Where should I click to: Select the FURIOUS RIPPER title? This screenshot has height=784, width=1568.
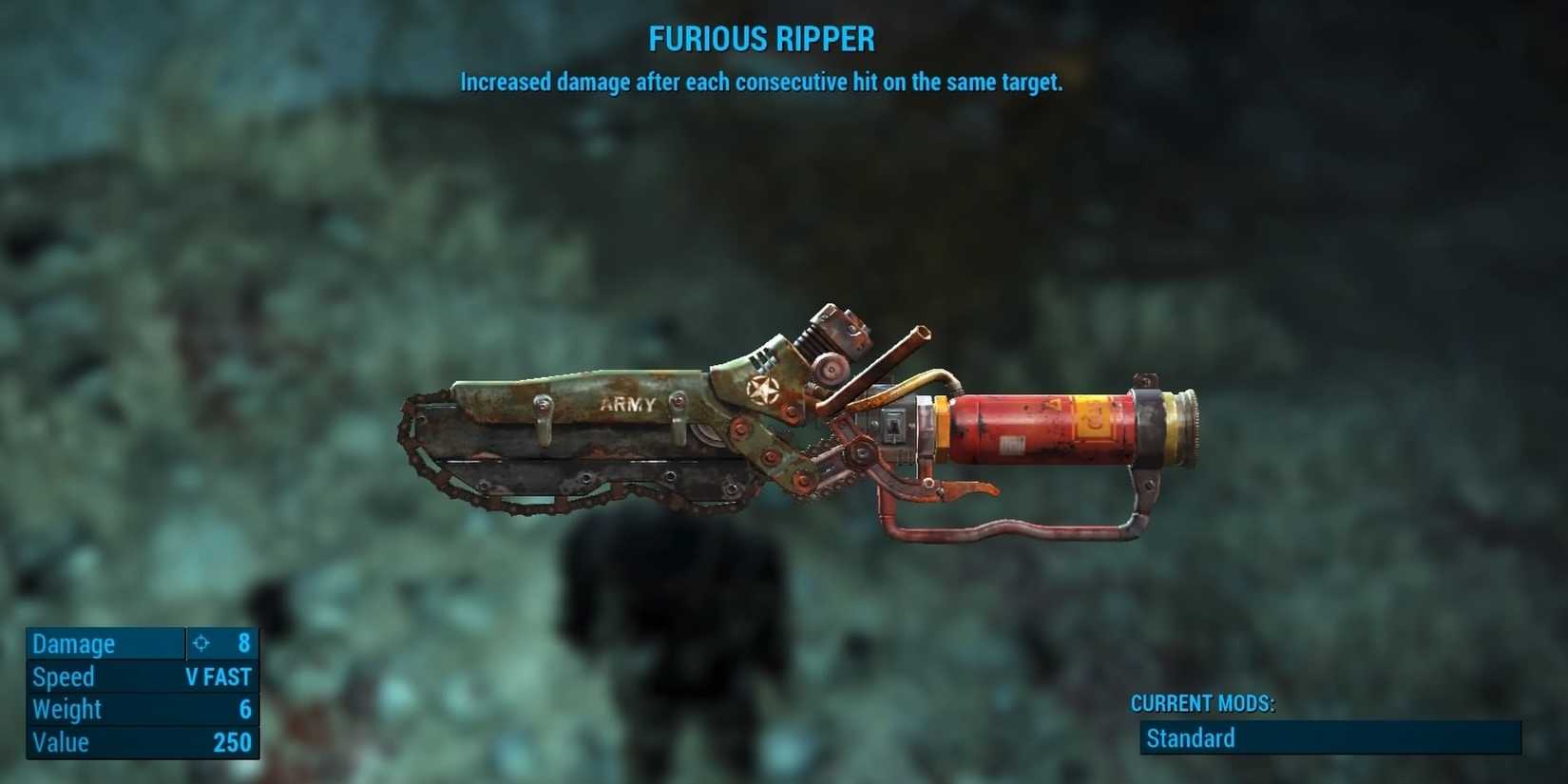click(762, 39)
